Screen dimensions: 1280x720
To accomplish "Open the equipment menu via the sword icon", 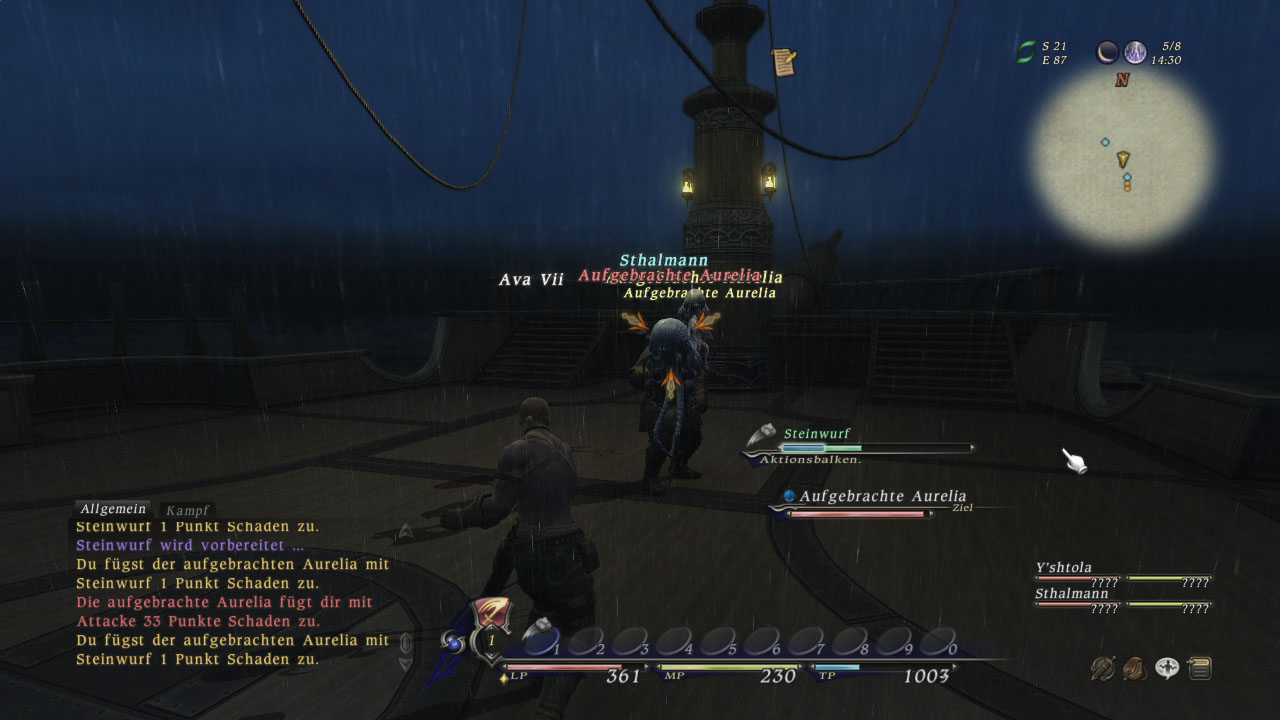I will pos(1103,667).
